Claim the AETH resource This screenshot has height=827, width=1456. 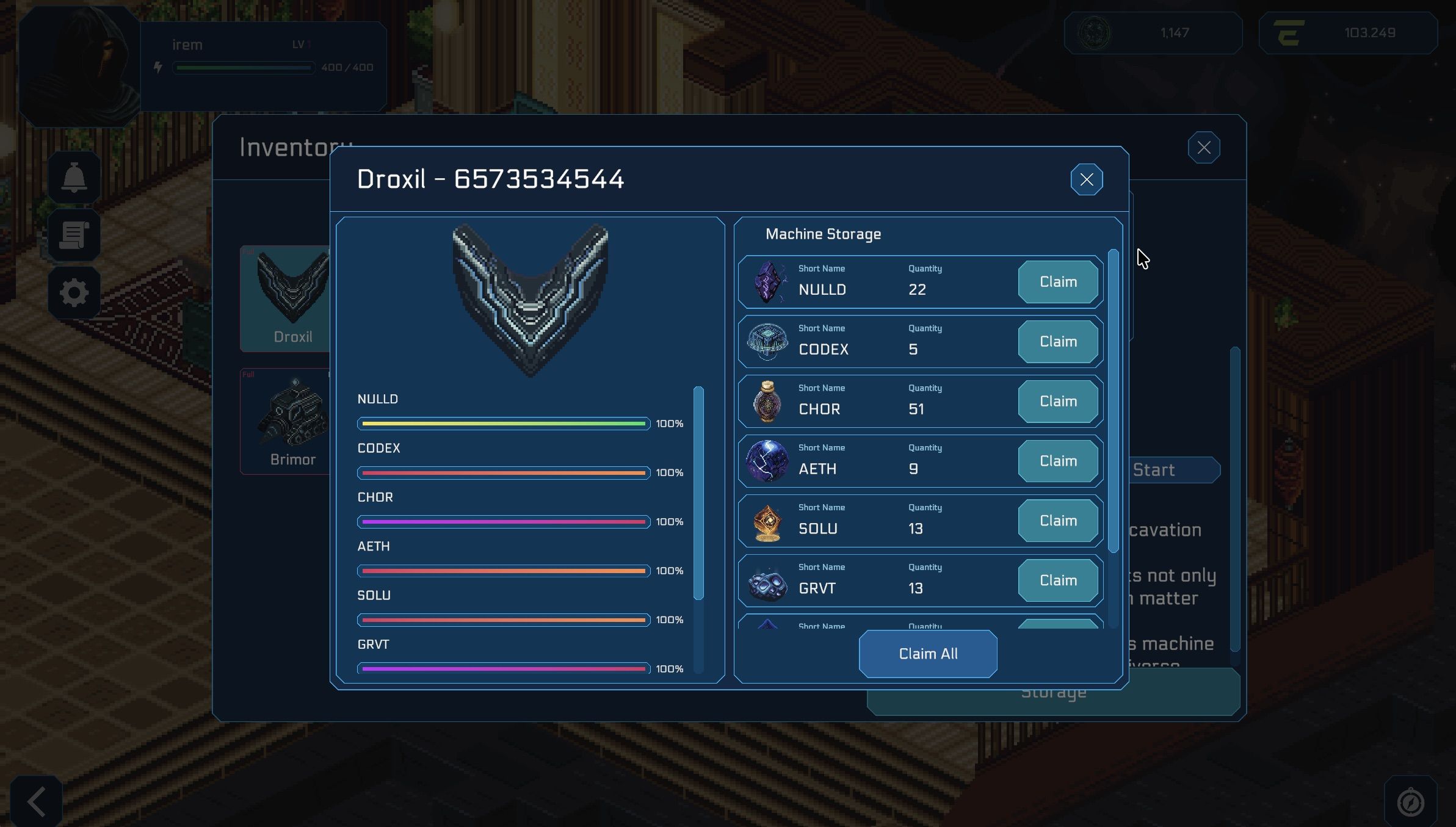(x=1057, y=461)
